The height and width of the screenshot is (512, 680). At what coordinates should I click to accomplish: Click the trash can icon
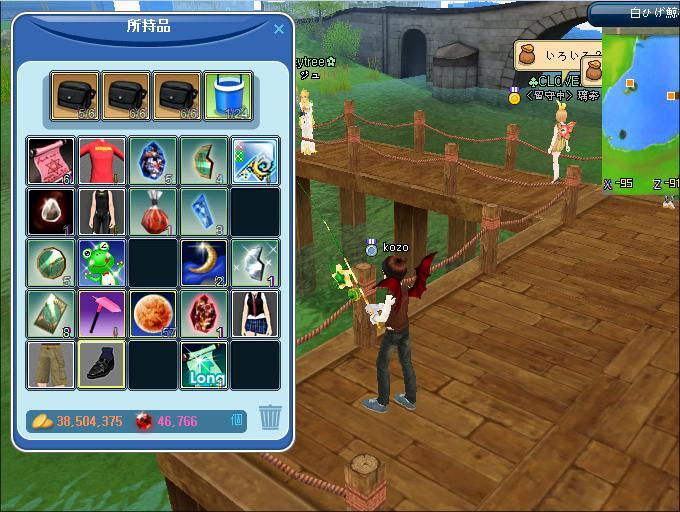coord(270,417)
